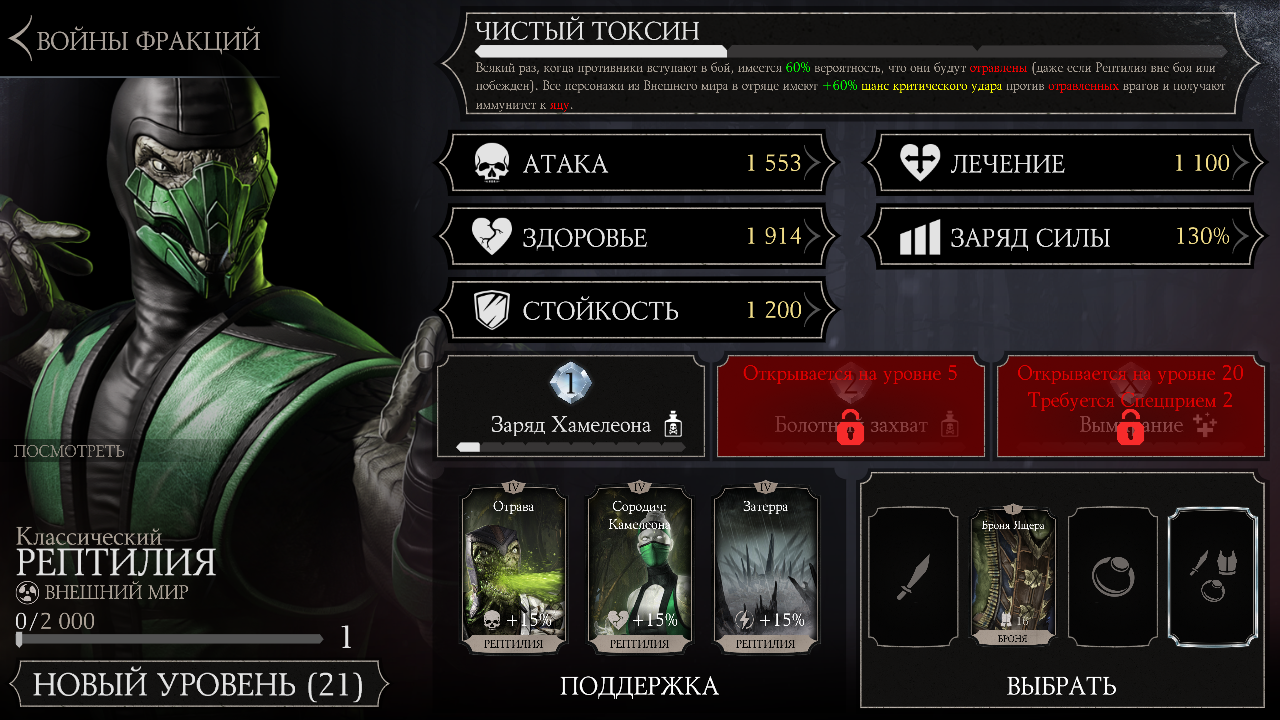Screen dimensions: 1280x720
Task: Go back to Войны Фракций
Action: [x=135, y=40]
